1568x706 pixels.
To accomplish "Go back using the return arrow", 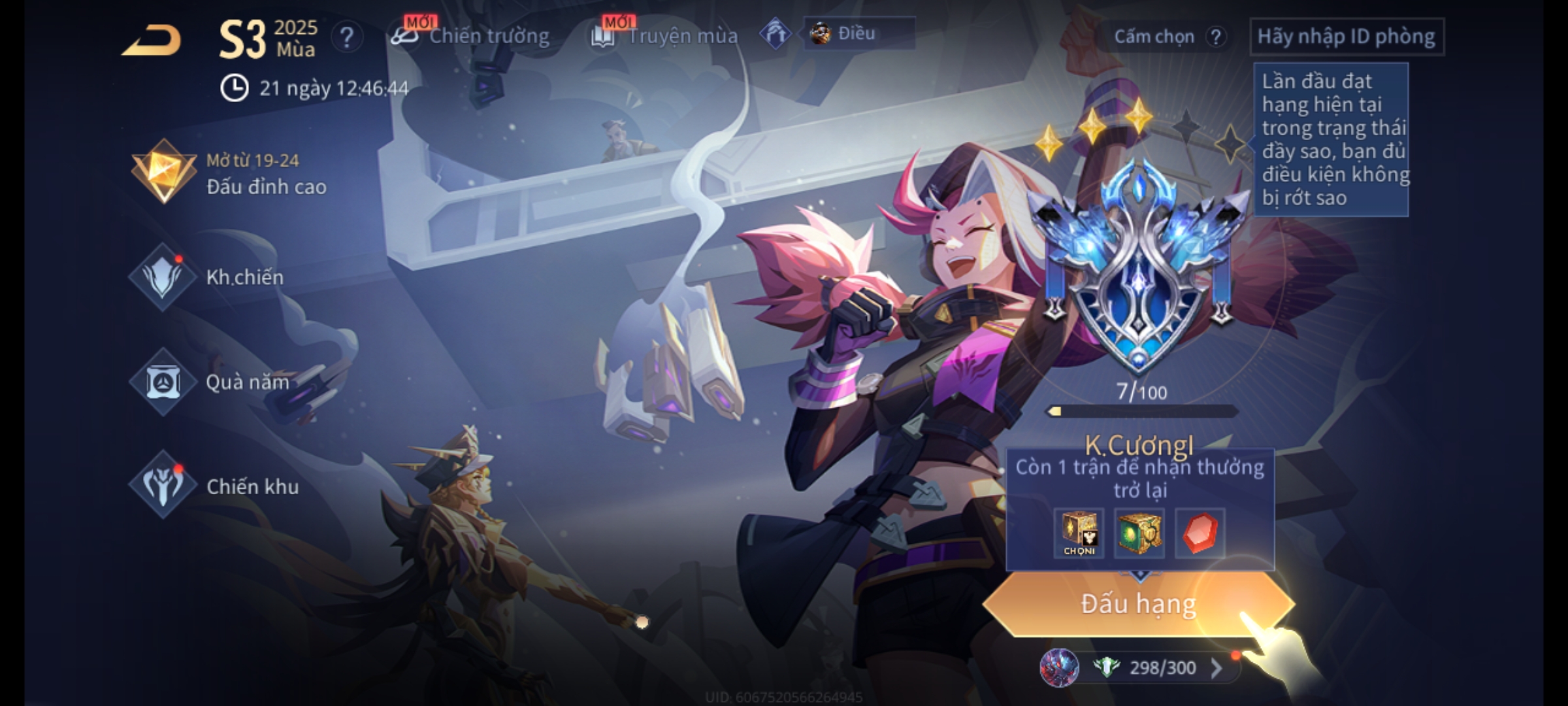I will (x=152, y=41).
